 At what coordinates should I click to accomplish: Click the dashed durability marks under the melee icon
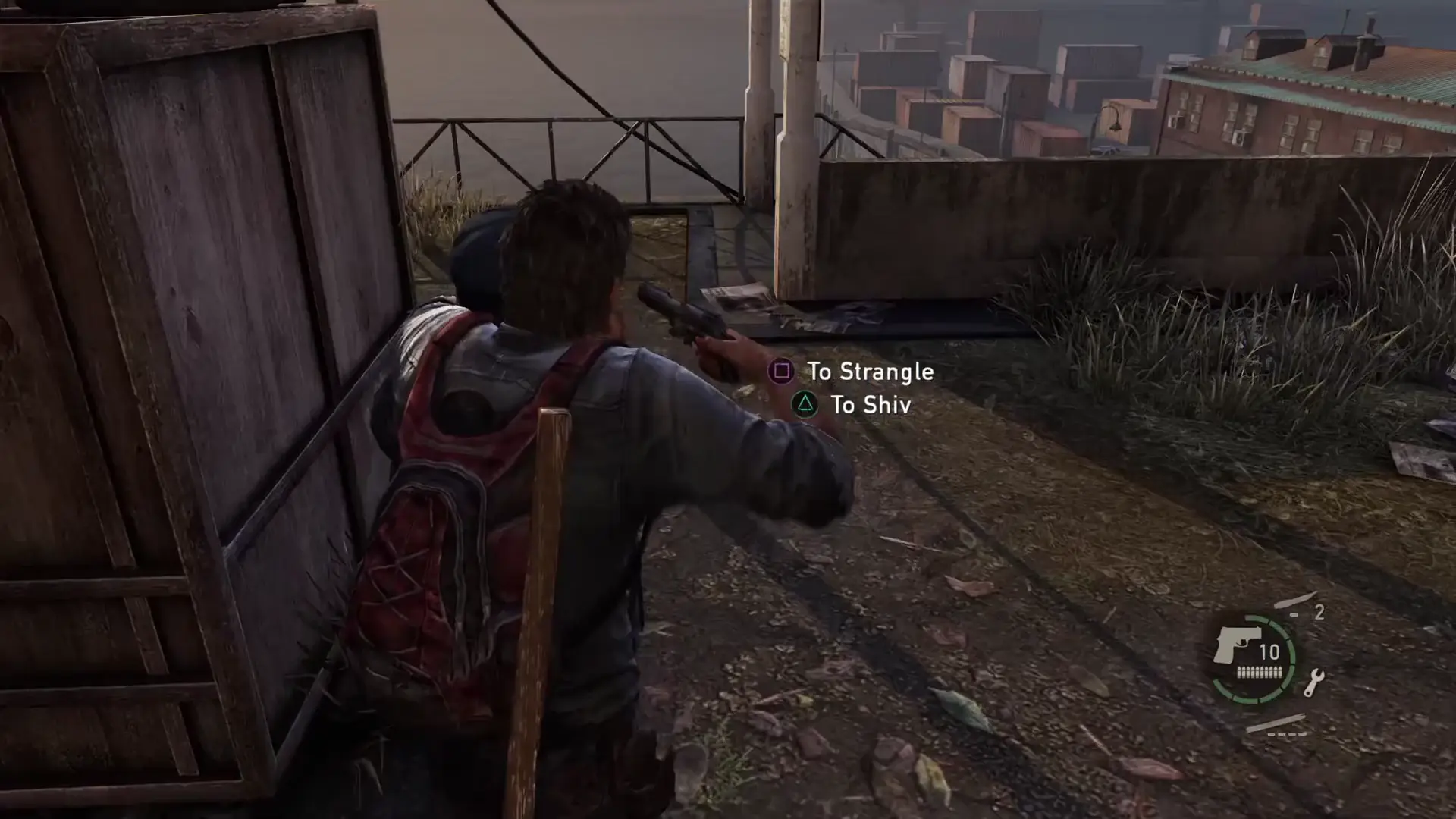coord(1287,734)
